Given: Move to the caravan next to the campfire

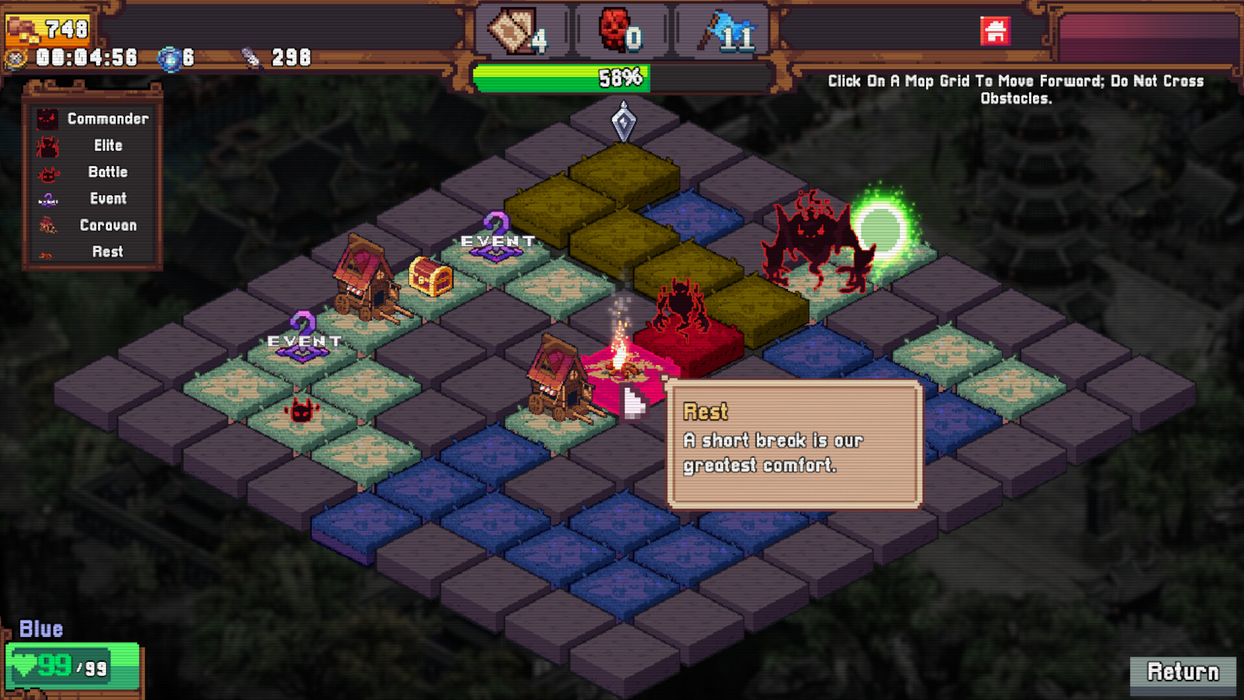Looking at the screenshot, I should (558, 382).
